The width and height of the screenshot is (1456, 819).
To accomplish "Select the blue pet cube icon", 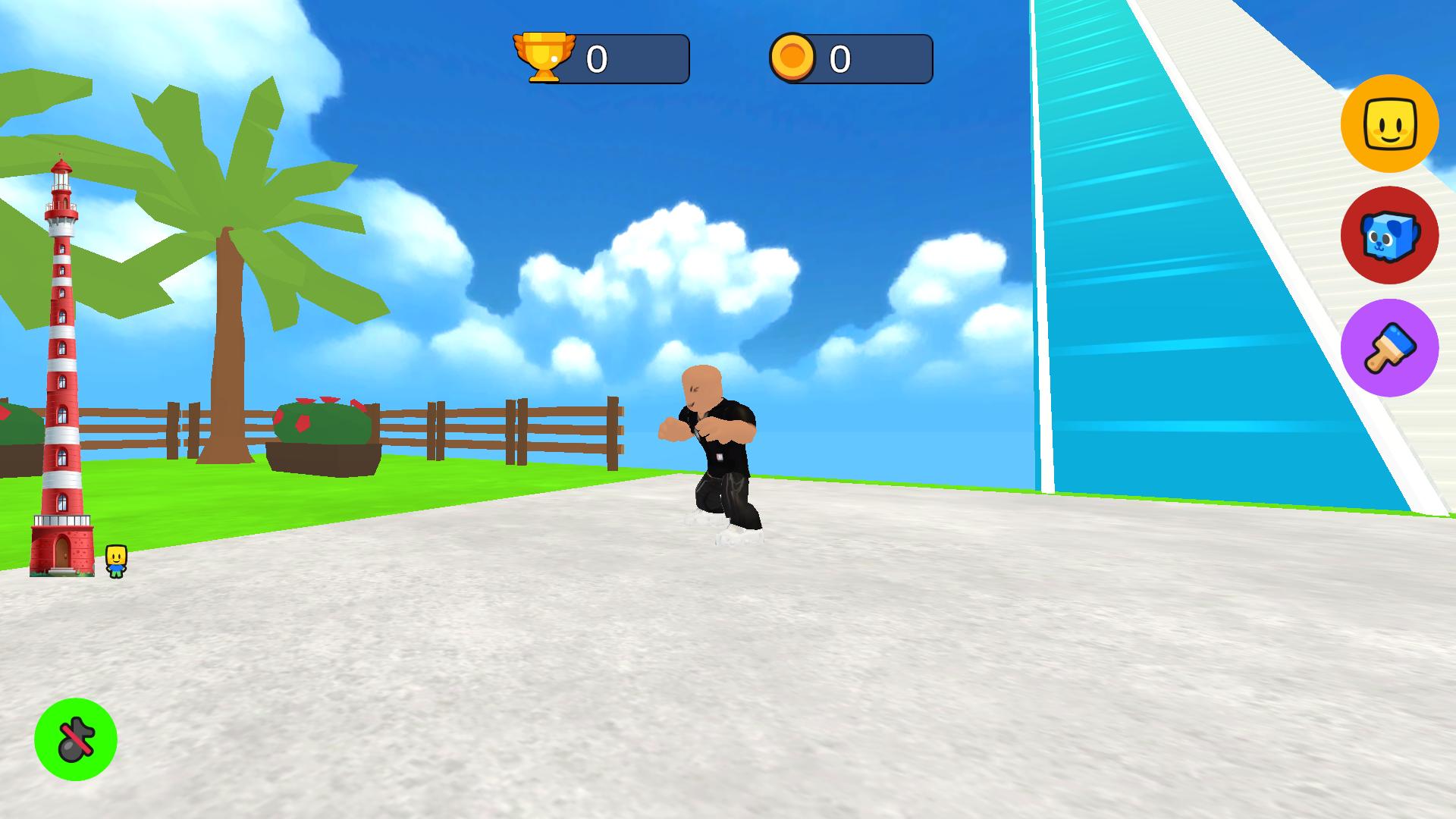I will coord(1390,236).
